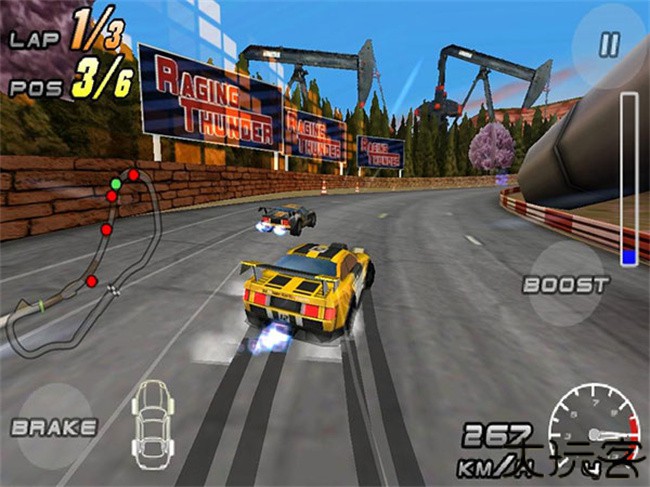Pause the race

pos(608,44)
